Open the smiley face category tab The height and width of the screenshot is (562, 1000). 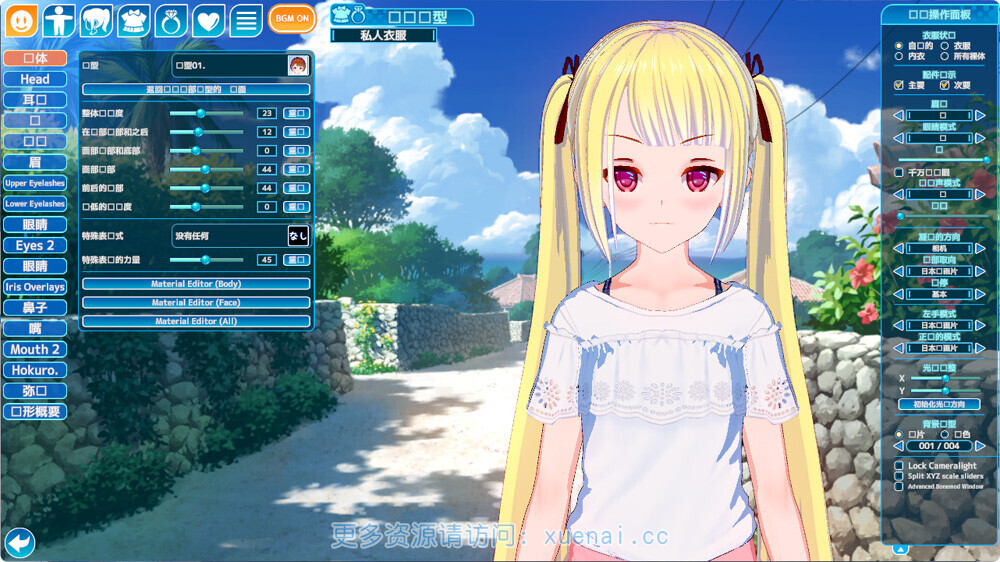[x=21, y=20]
